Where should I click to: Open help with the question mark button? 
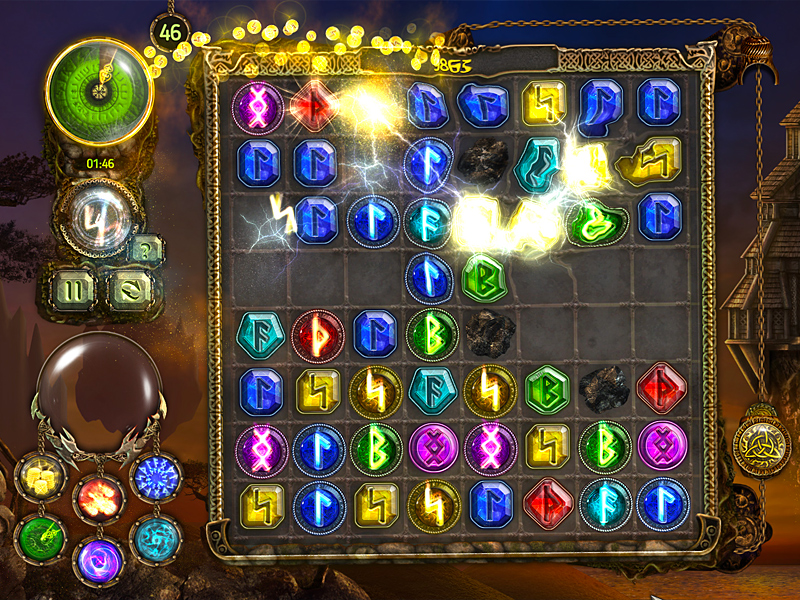(x=146, y=248)
